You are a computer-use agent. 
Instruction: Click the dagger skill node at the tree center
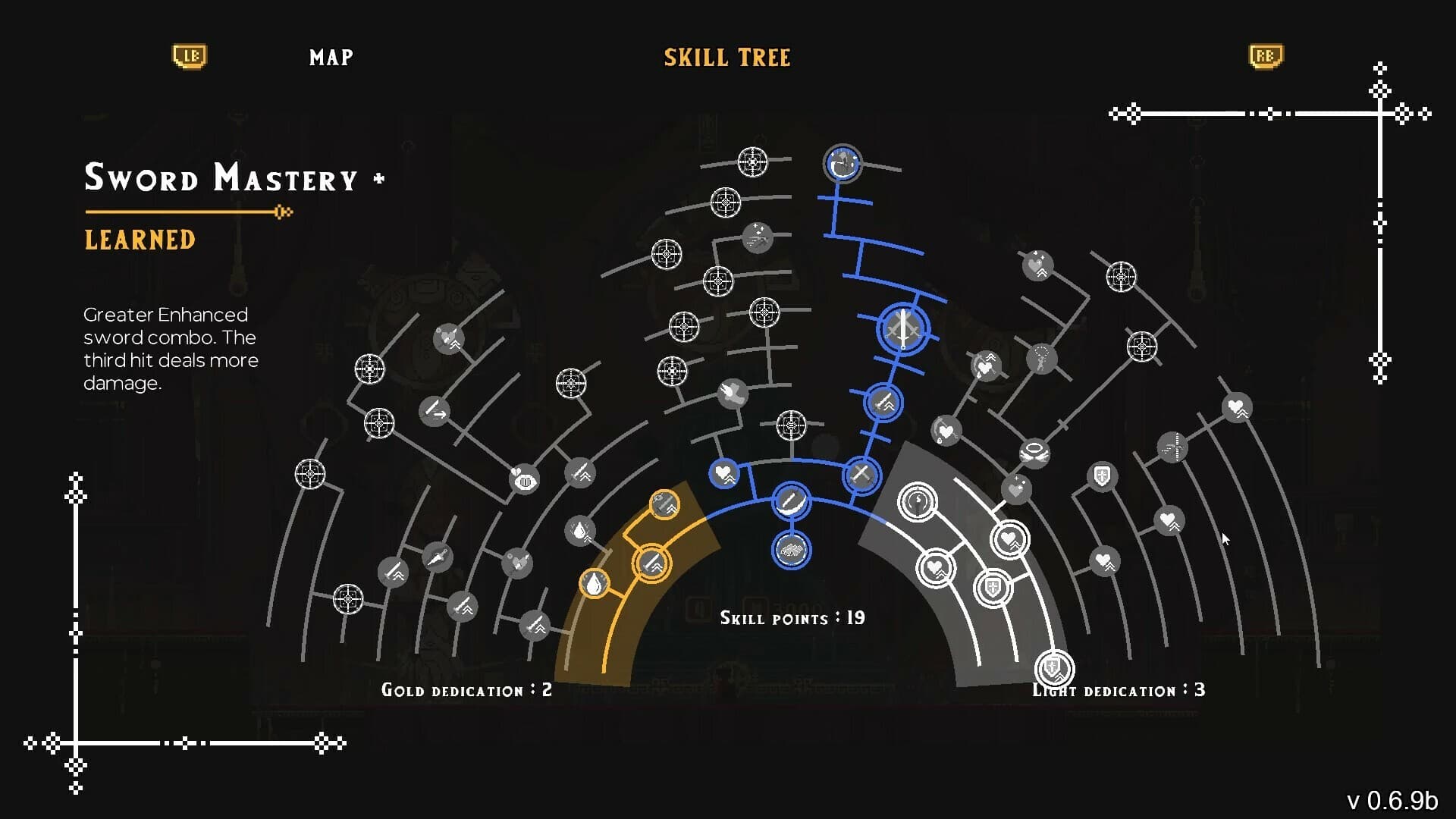coord(791,501)
